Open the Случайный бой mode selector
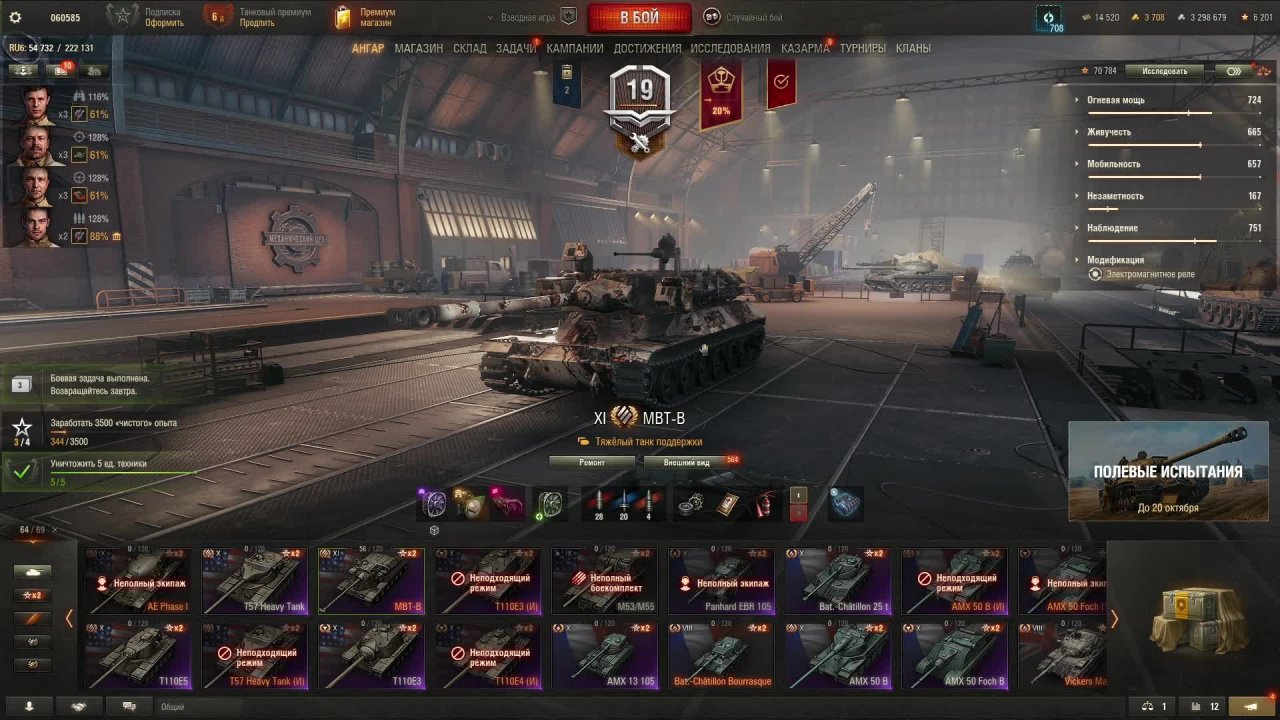 point(744,17)
